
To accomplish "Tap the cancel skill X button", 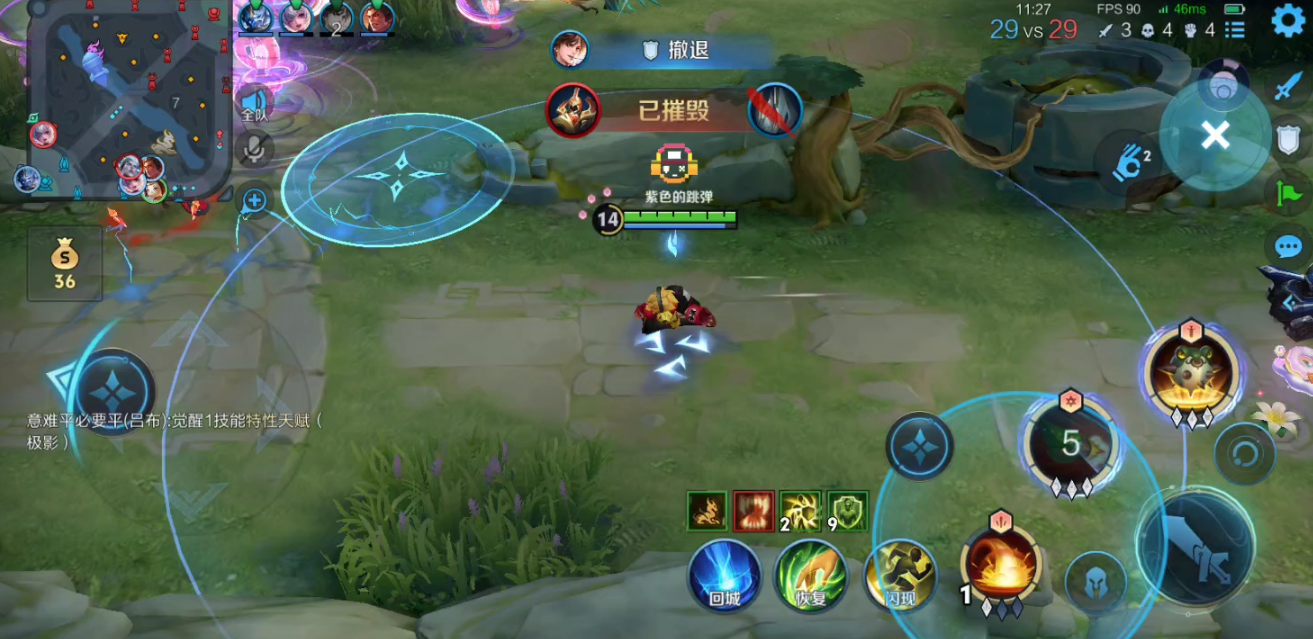I will tap(1215, 135).
